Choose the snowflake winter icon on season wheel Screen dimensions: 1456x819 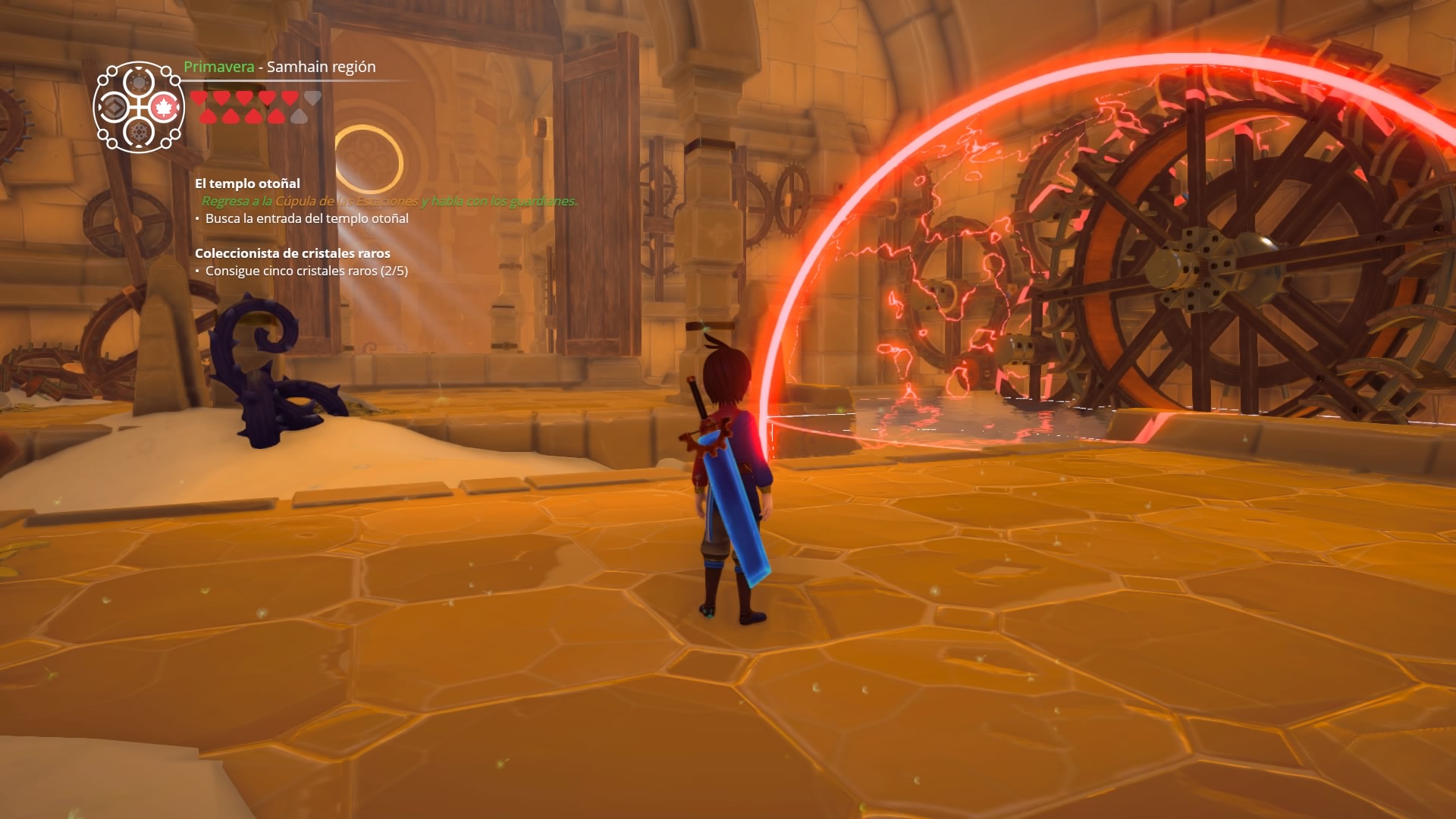(x=140, y=133)
